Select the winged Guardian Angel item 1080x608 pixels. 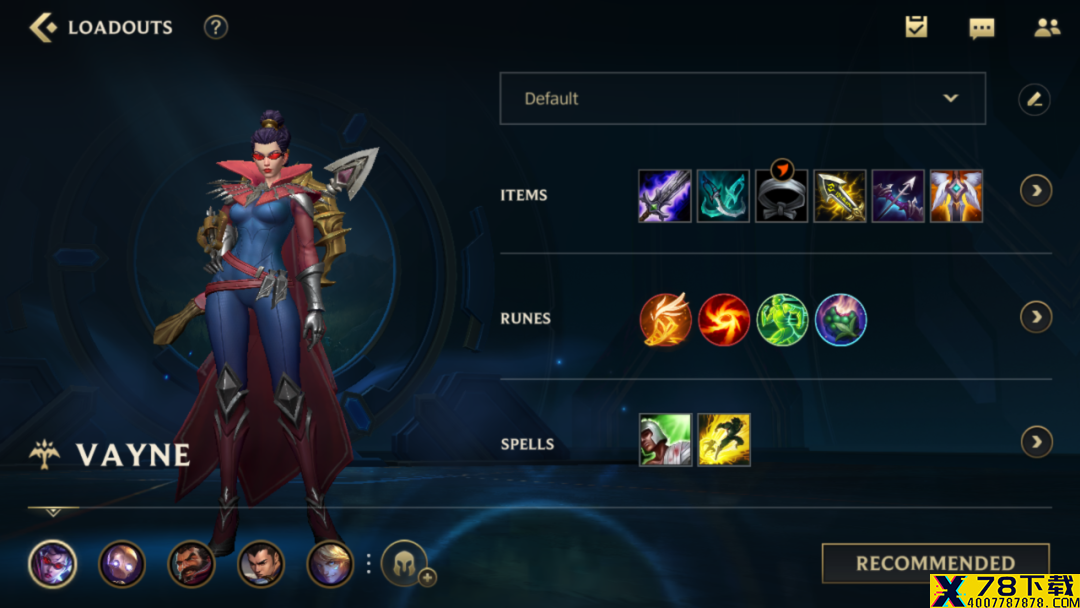point(956,196)
